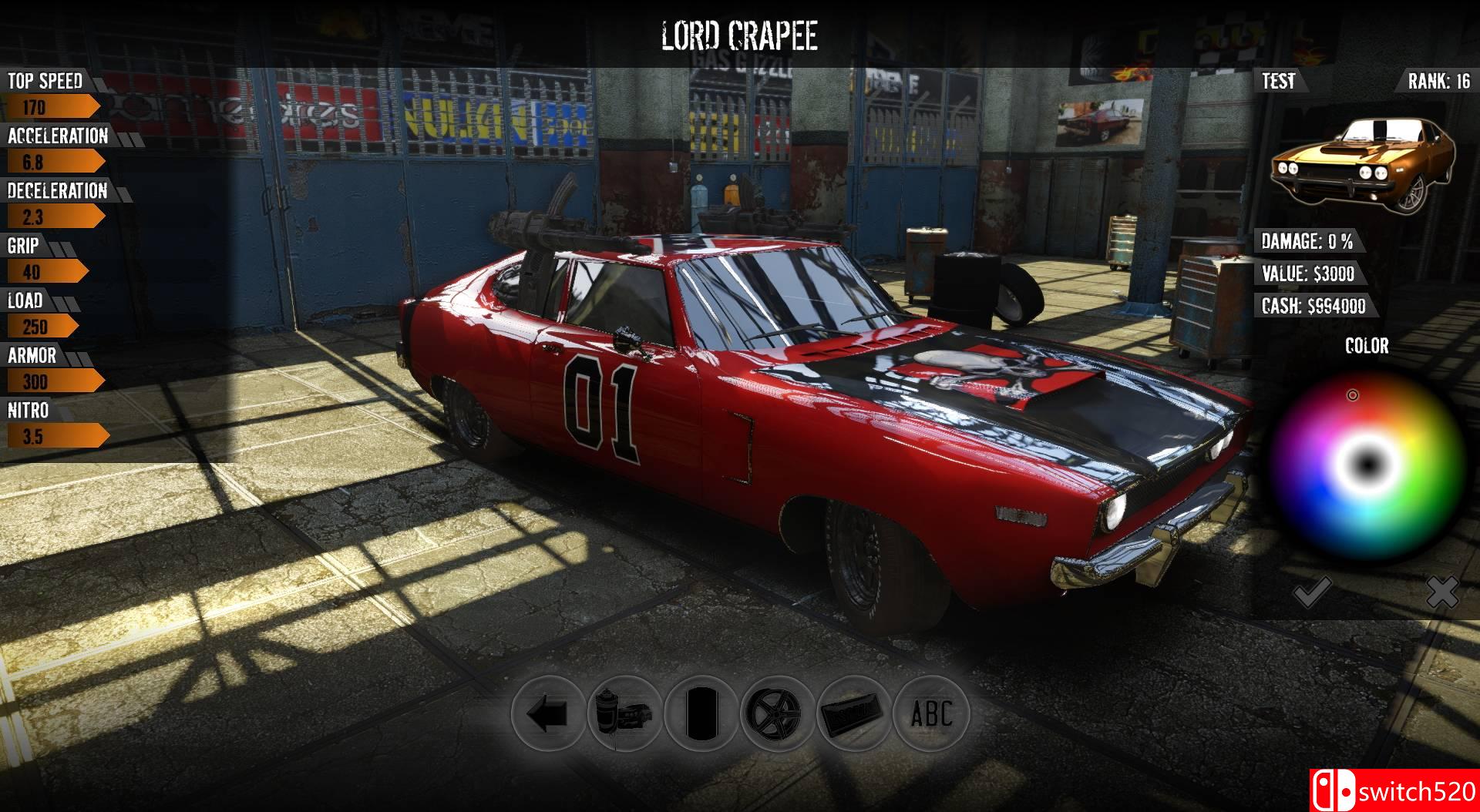Go back with the left arrow button
The height and width of the screenshot is (812, 1480).
[548, 713]
